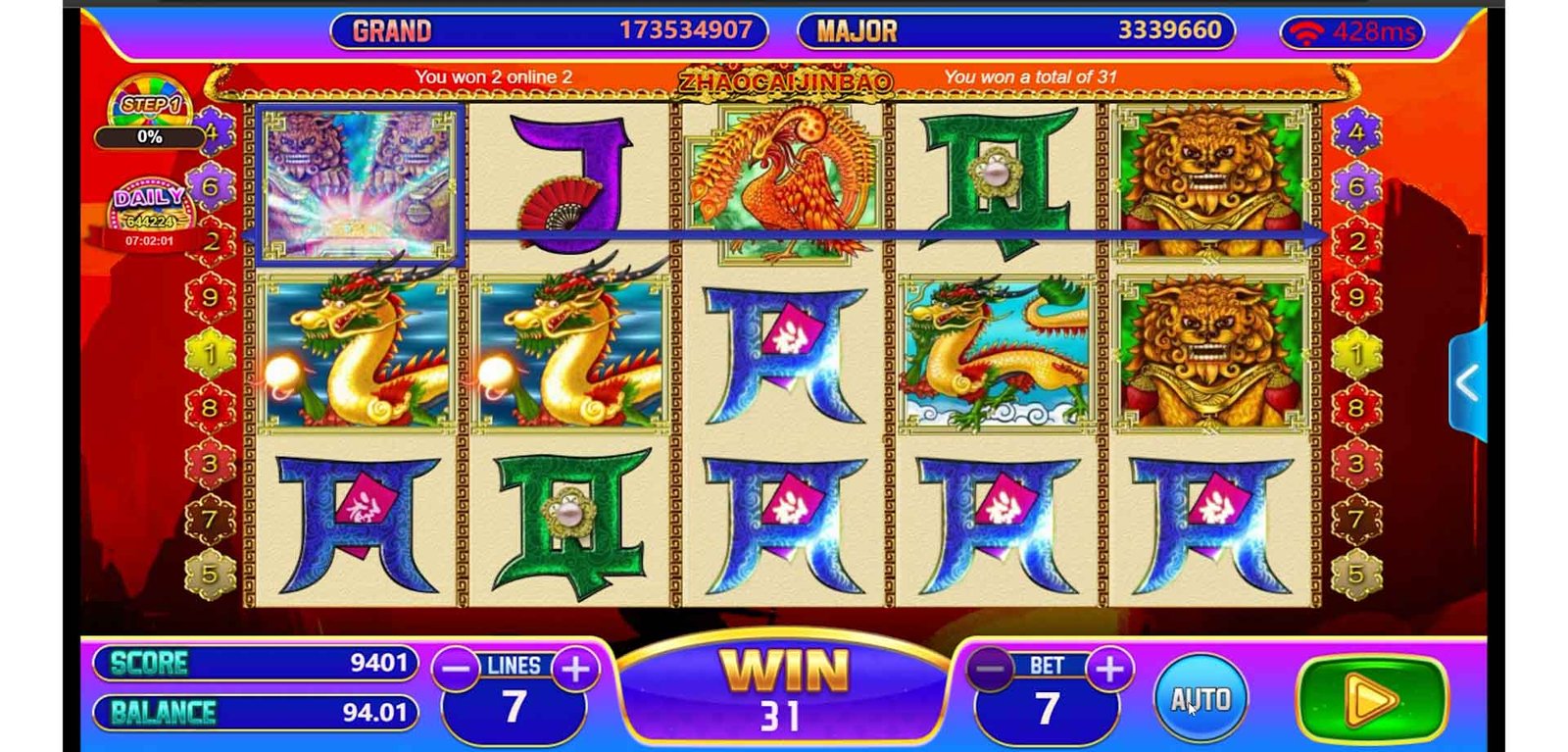Add a payline with LINES plus
Viewport: 1568px width, 752px height.
575,670
